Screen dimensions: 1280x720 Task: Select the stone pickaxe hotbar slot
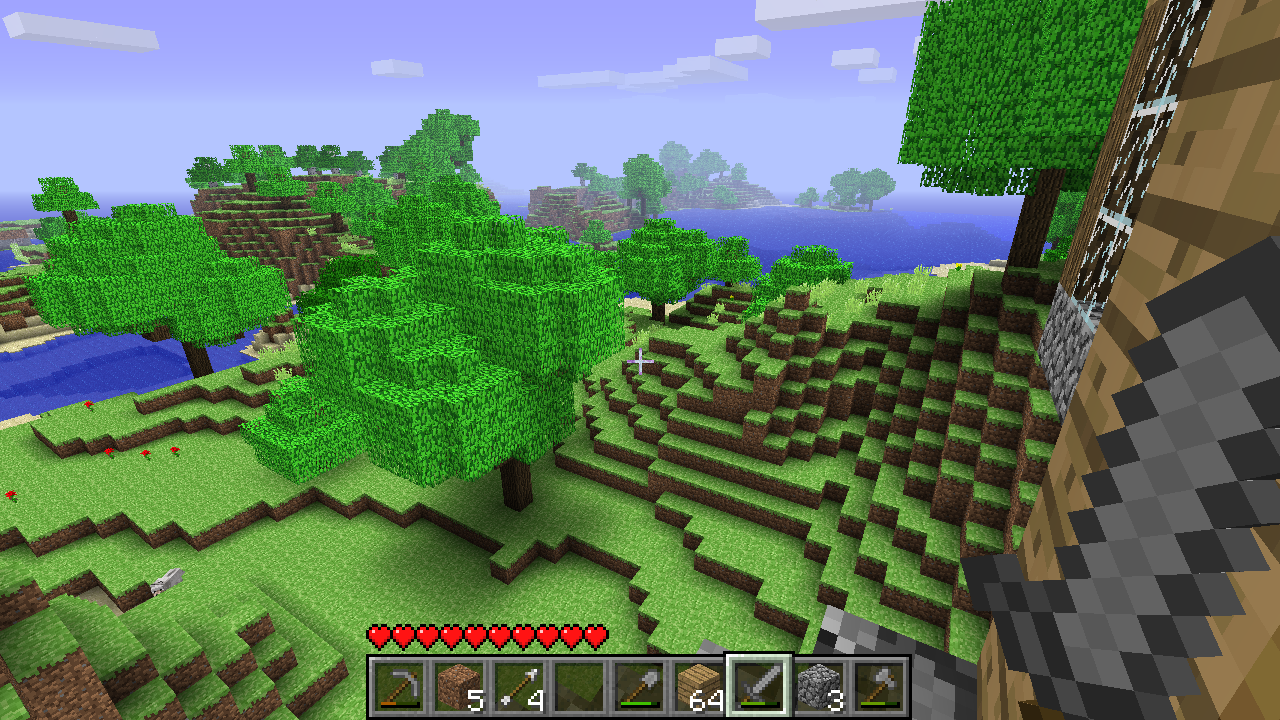(399, 687)
